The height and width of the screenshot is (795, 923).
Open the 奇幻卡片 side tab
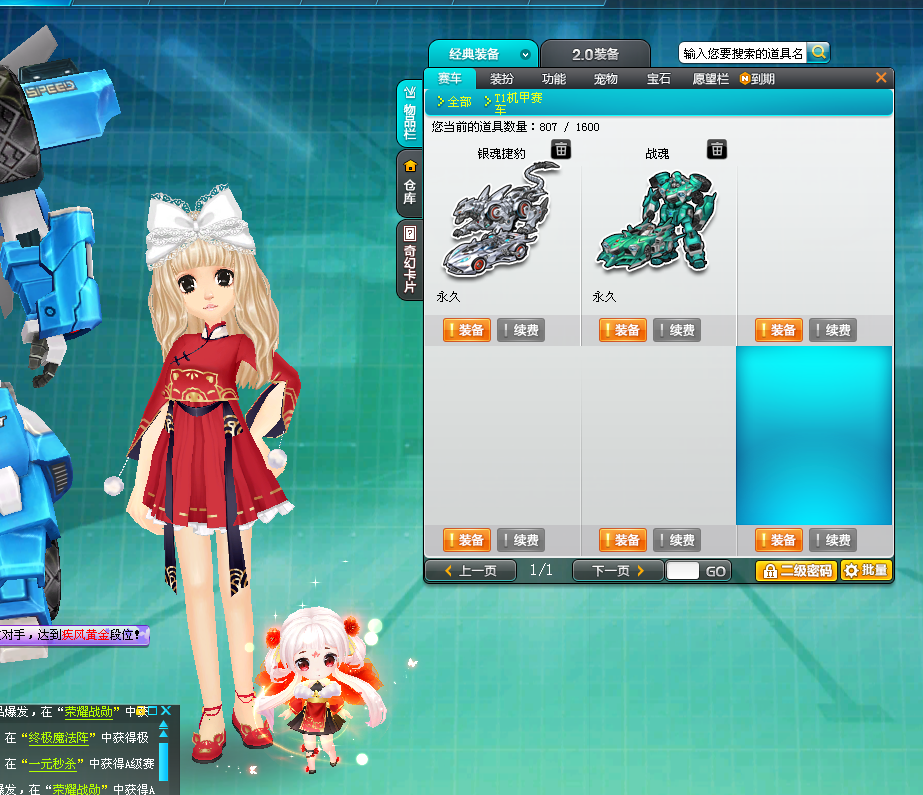409,259
